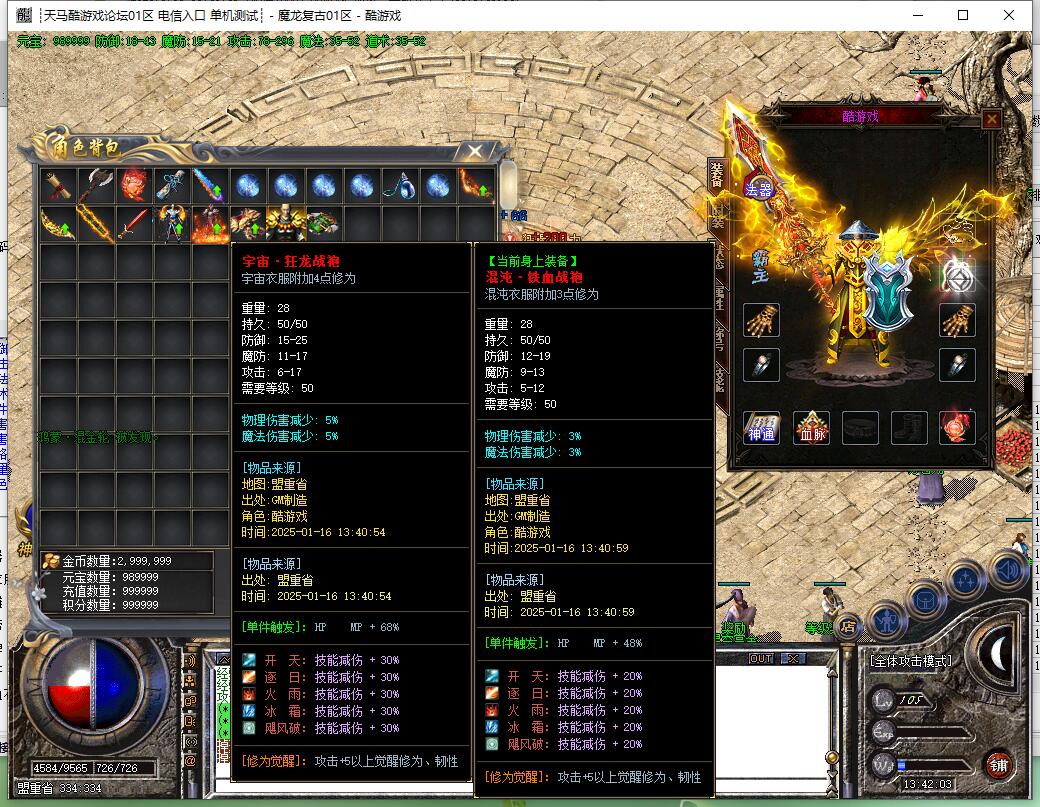Close the character backpack window

(x=472, y=152)
